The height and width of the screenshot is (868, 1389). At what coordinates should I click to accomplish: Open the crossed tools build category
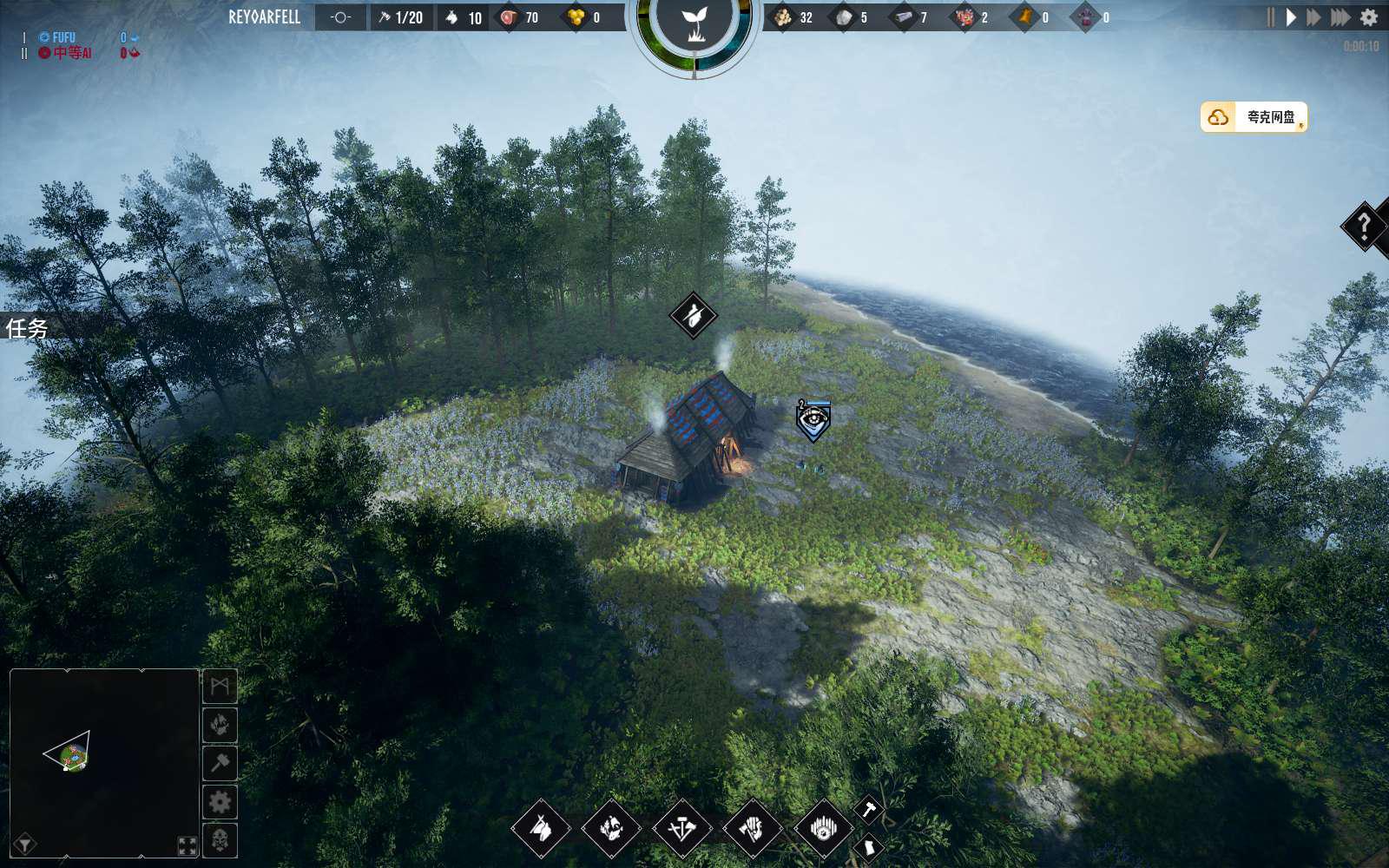point(681,829)
